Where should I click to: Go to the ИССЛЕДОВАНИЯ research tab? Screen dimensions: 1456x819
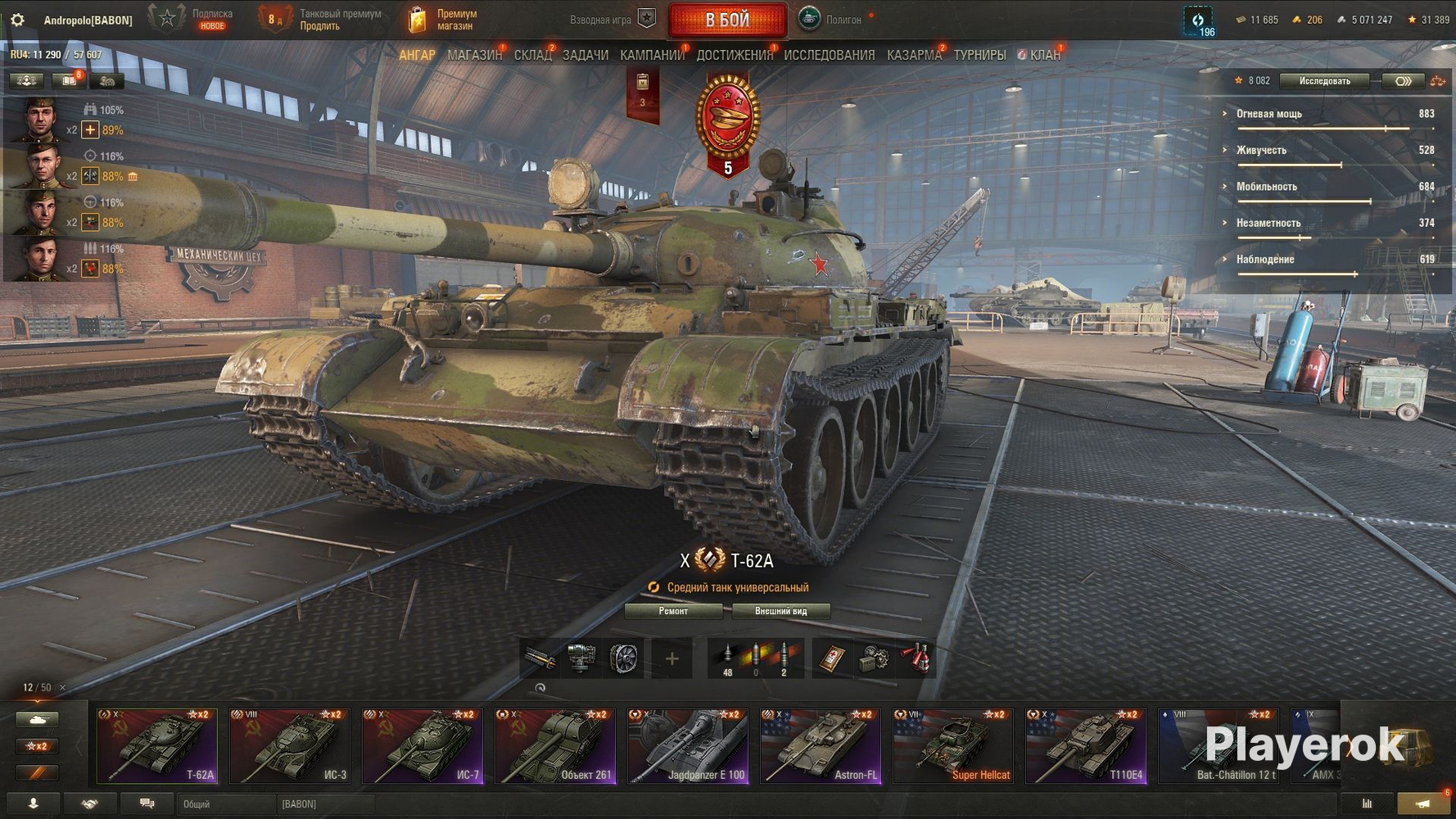pos(829,55)
